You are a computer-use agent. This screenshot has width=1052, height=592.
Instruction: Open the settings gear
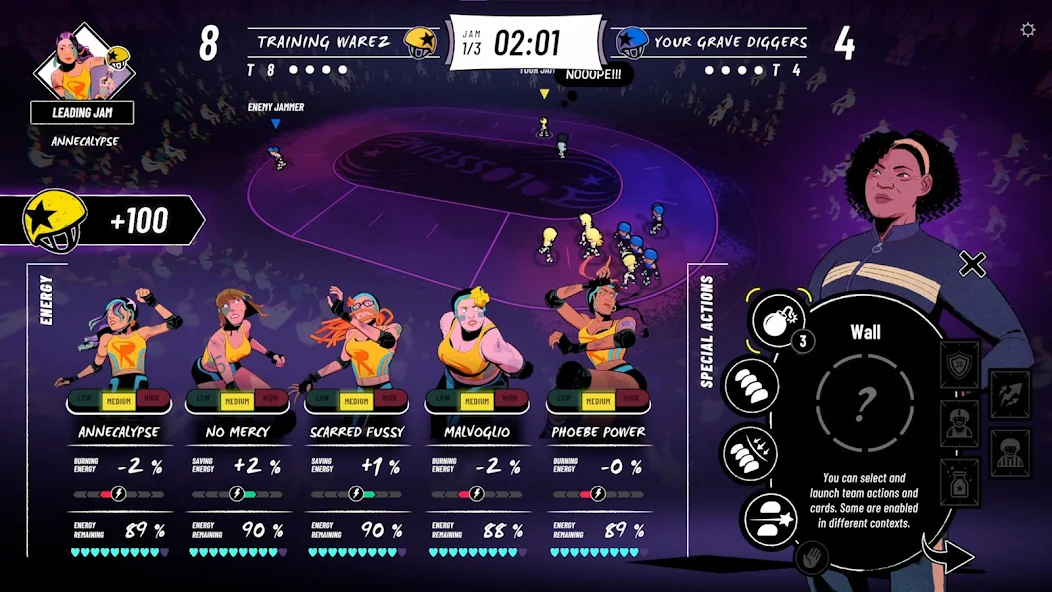pyautogui.click(x=1027, y=30)
